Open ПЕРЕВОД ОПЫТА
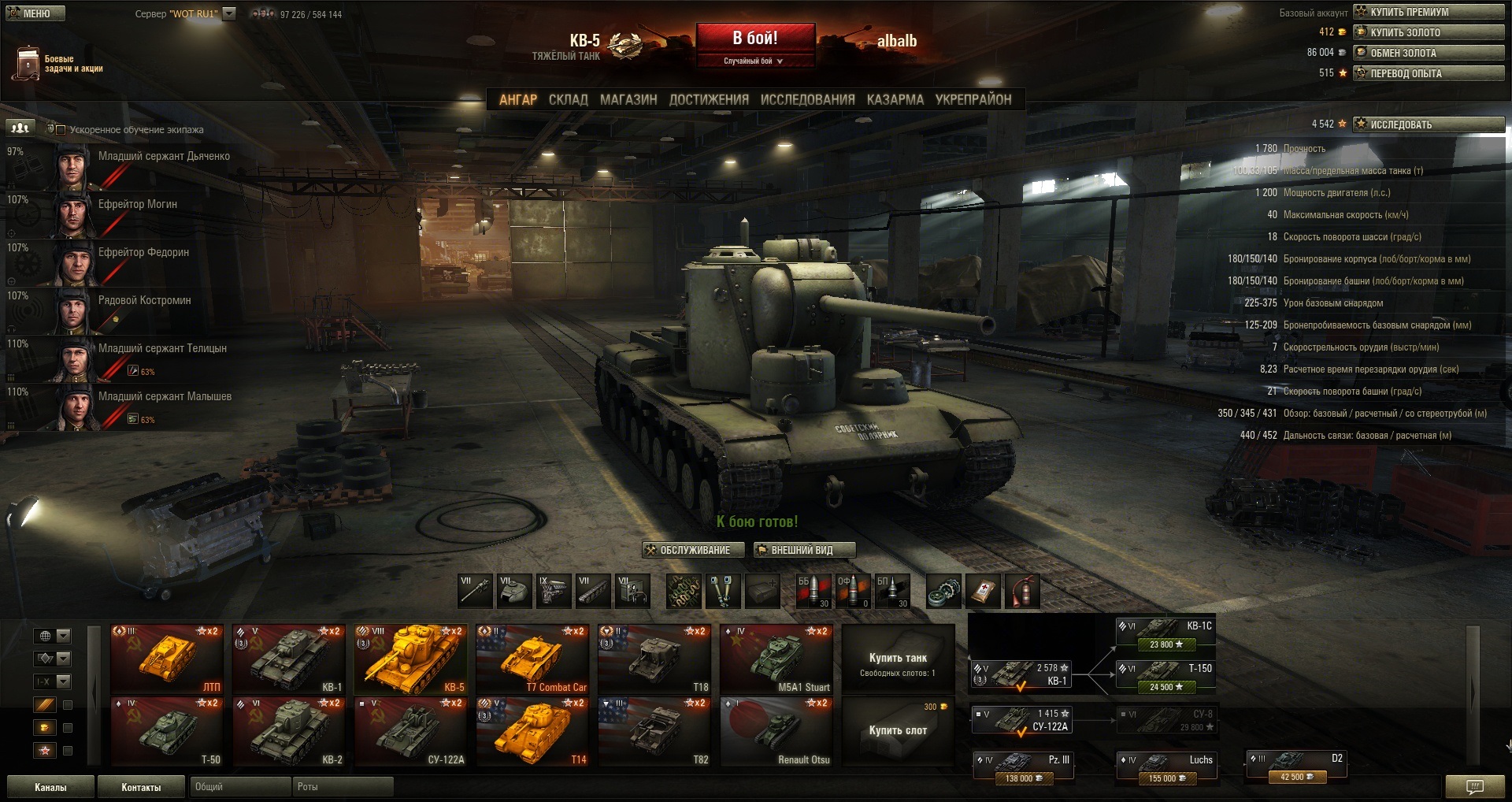This screenshot has width=1512, height=802. coord(1429,73)
